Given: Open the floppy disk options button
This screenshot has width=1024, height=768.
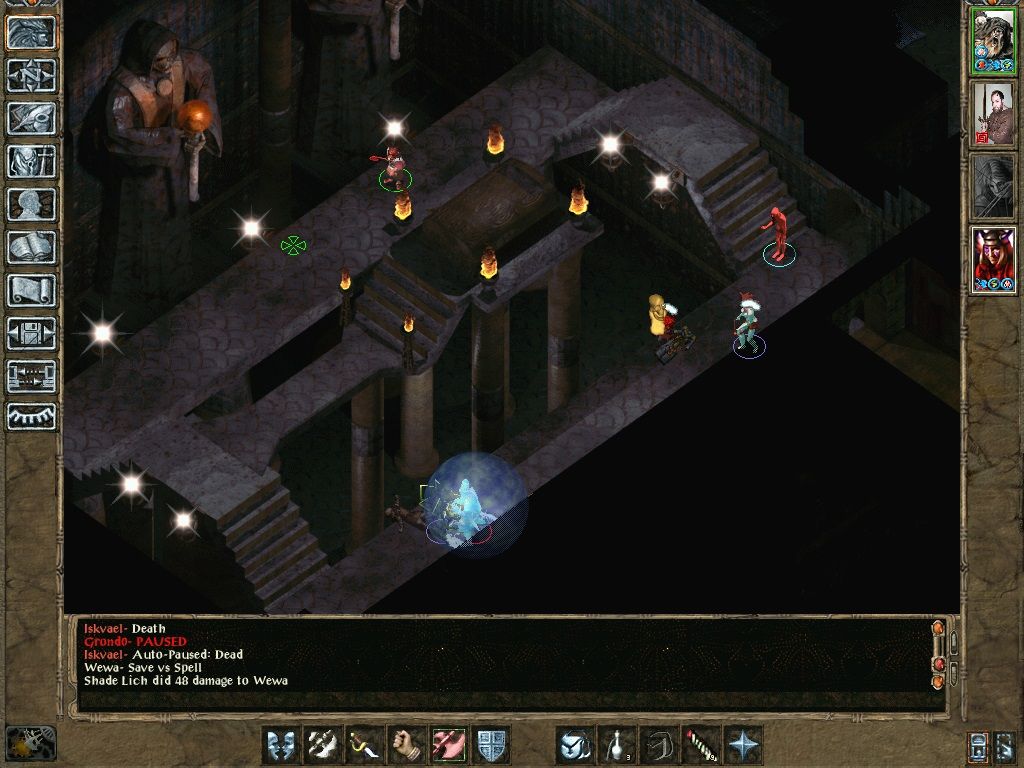Looking at the screenshot, I should coord(32,333).
